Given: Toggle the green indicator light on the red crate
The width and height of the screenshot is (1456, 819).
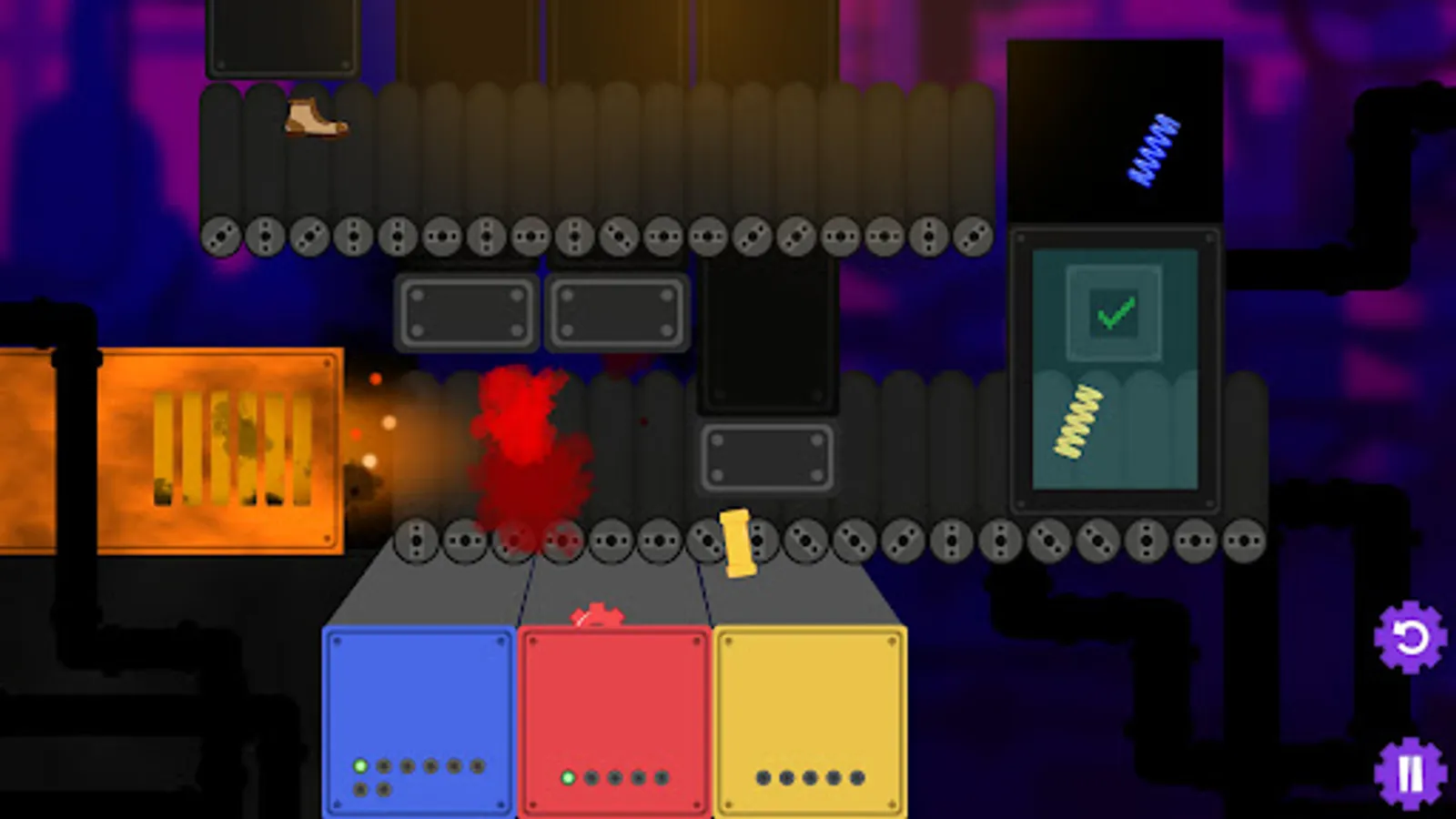Looking at the screenshot, I should point(566,778).
